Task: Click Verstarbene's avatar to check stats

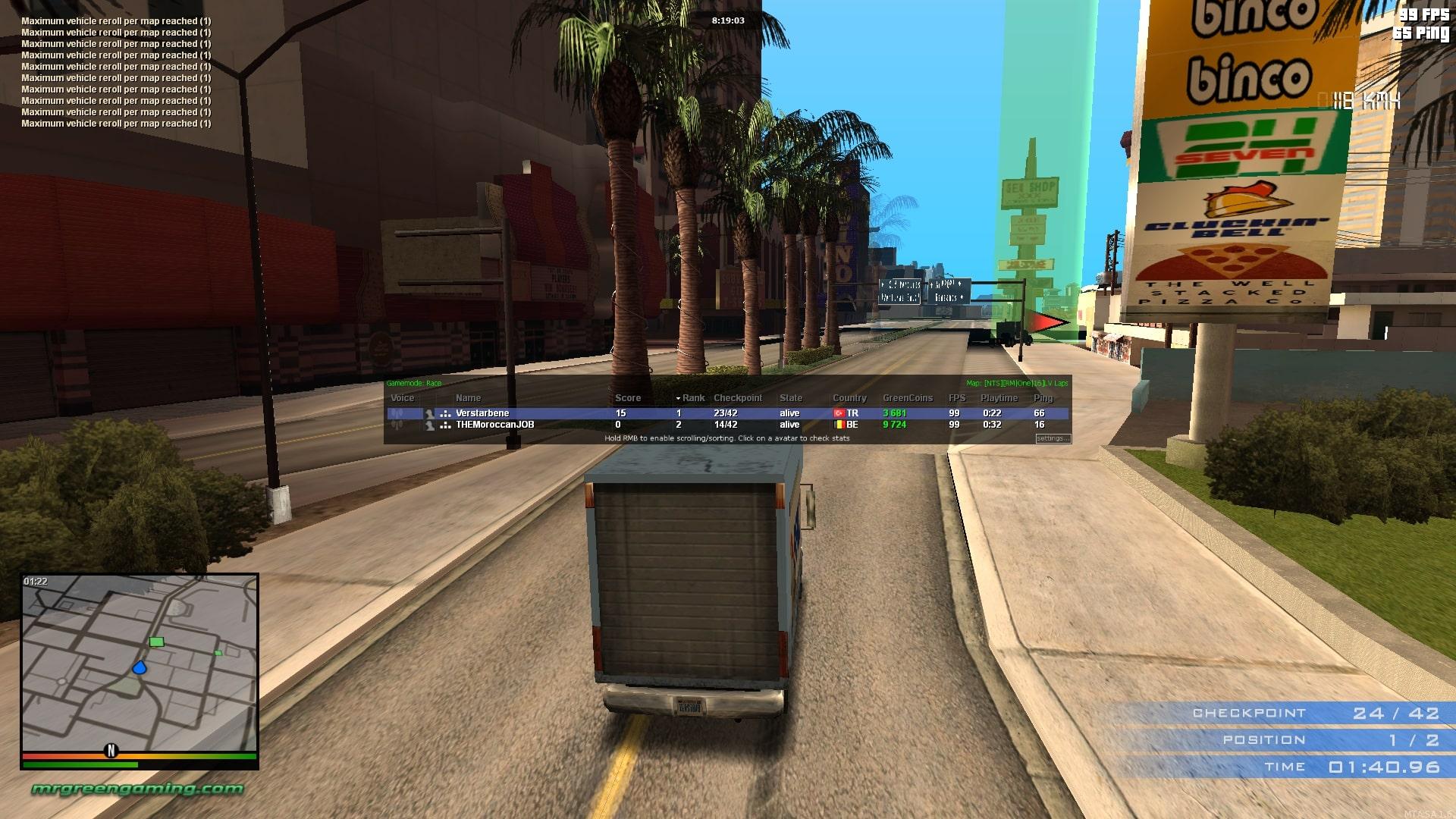Action: coord(430,413)
